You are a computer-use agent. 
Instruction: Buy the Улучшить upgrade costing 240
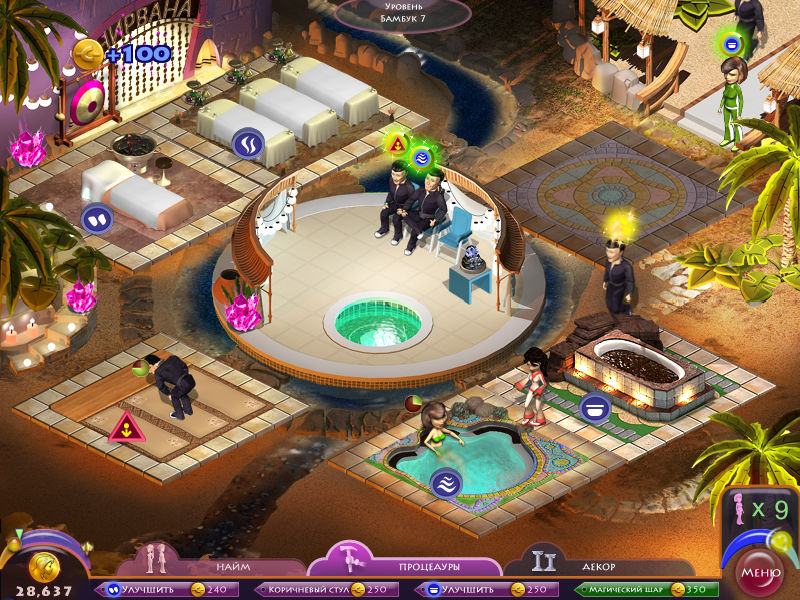(167, 590)
